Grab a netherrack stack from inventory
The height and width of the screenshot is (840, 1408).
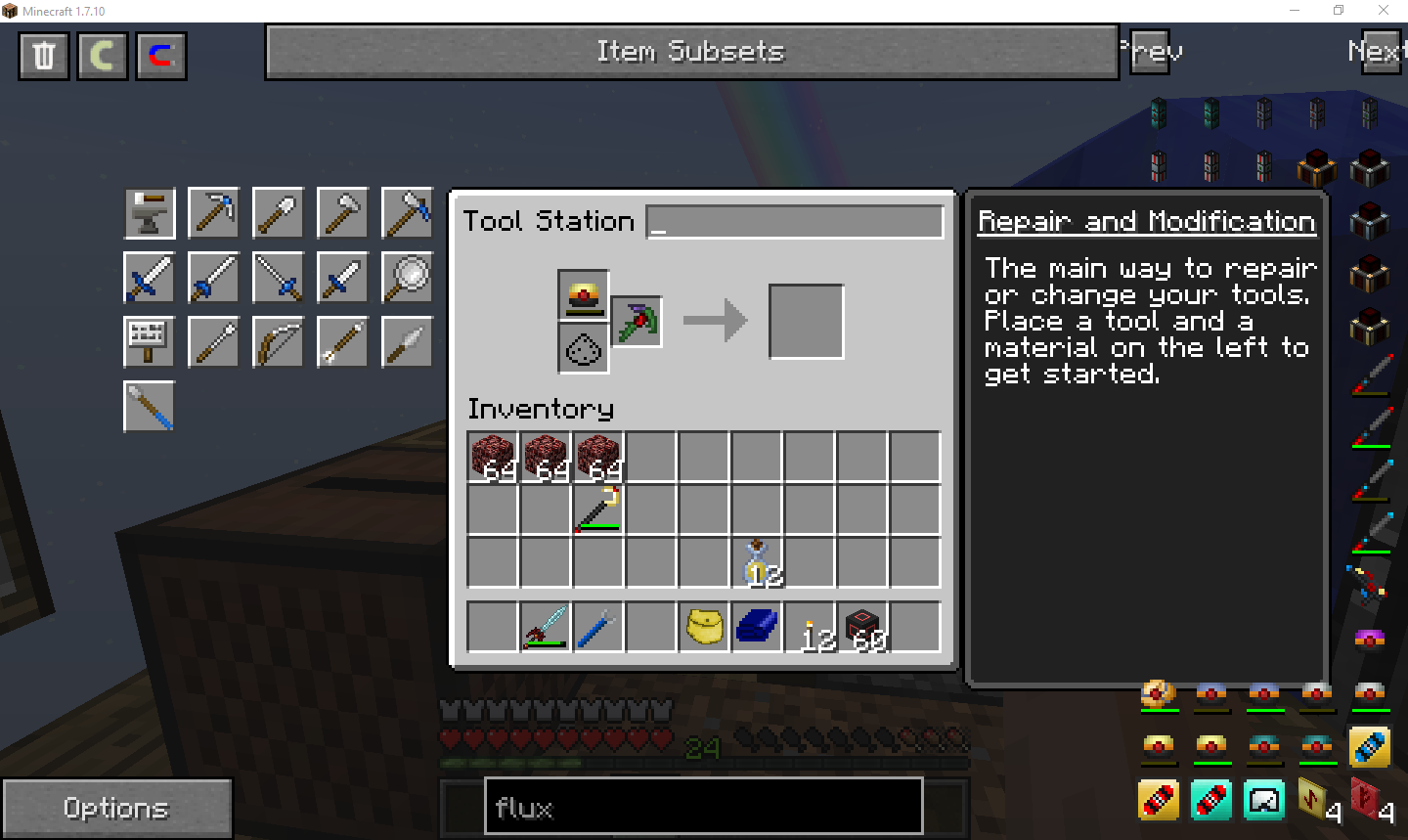492,456
